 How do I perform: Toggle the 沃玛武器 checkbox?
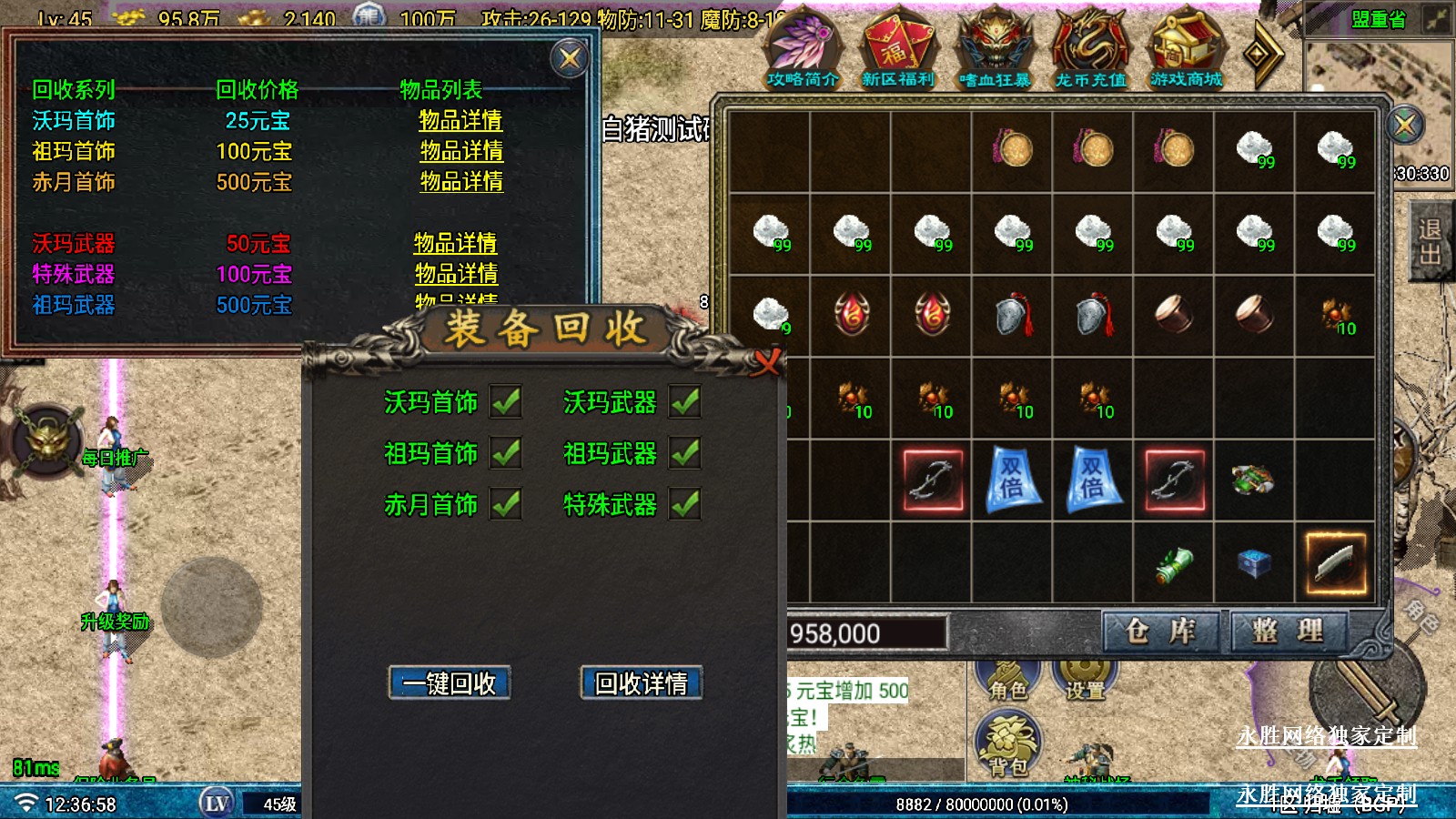tap(684, 401)
